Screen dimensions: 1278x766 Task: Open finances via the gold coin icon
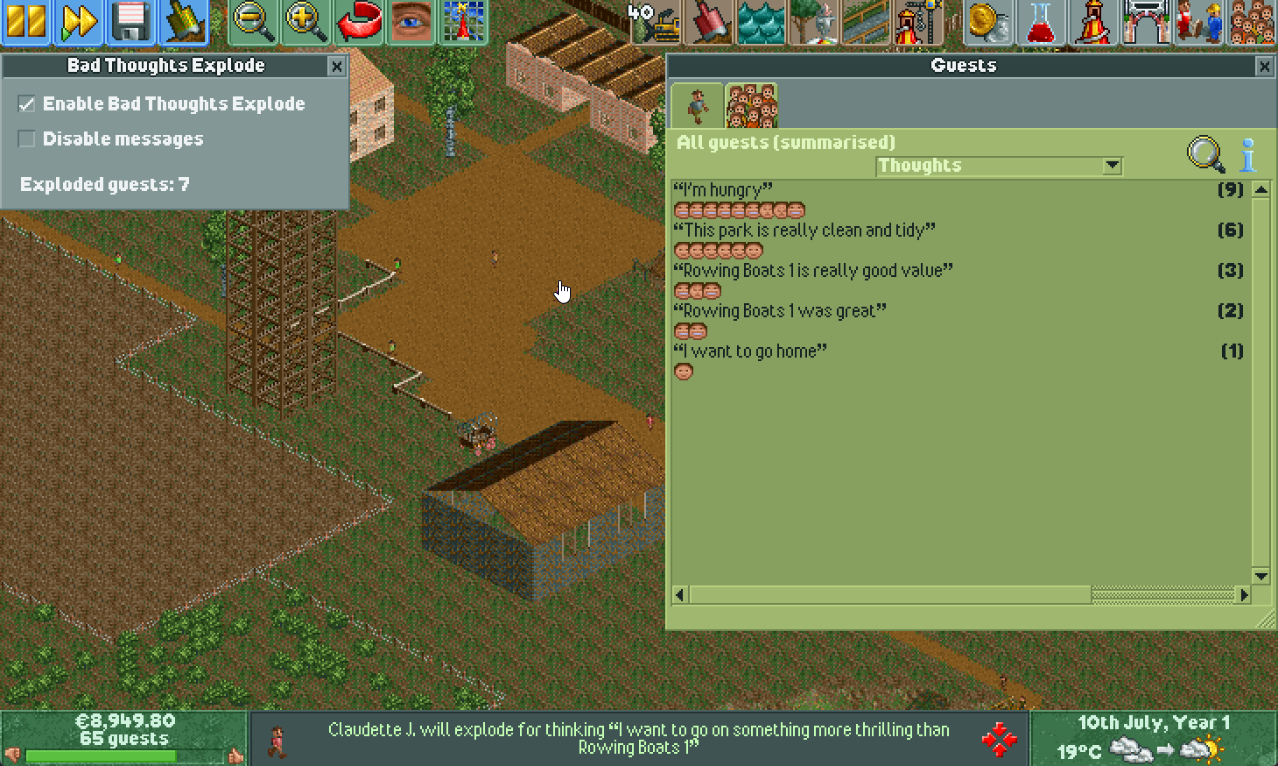point(988,22)
